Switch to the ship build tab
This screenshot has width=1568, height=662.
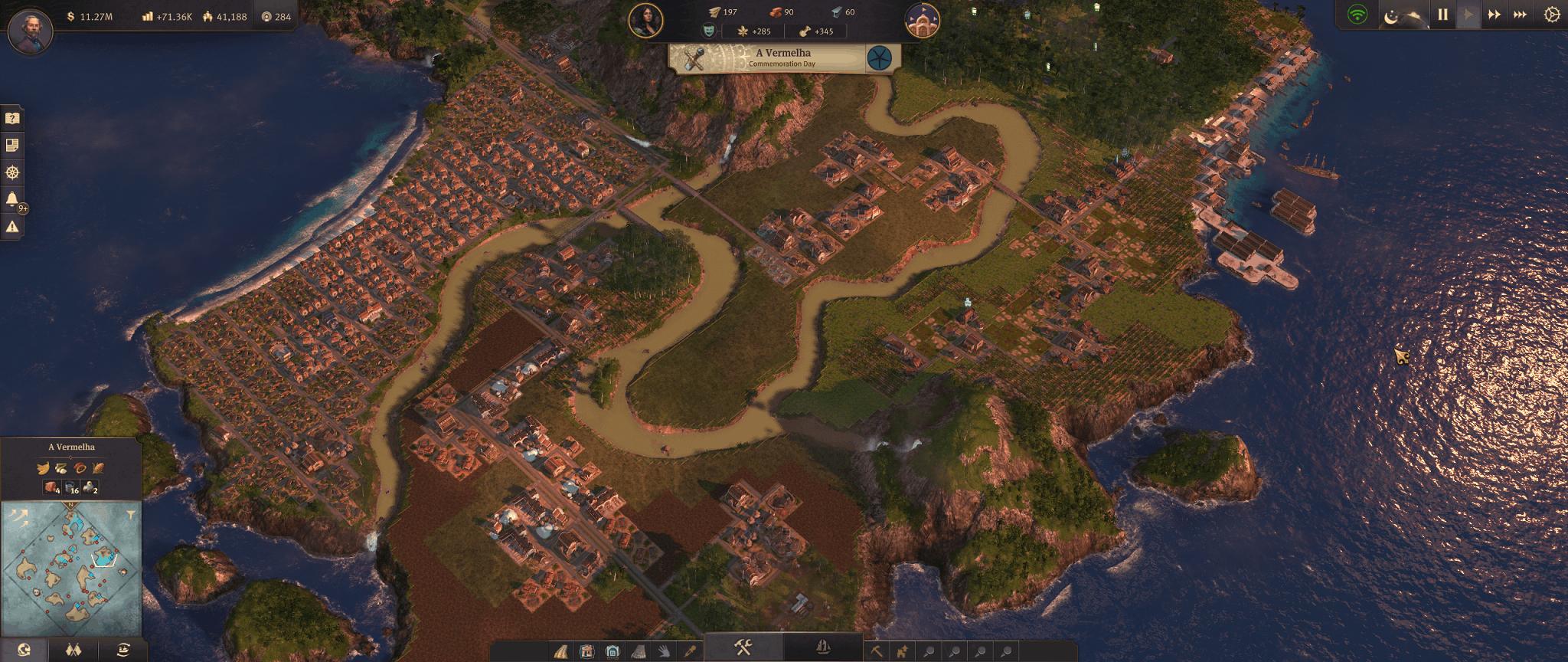click(823, 648)
